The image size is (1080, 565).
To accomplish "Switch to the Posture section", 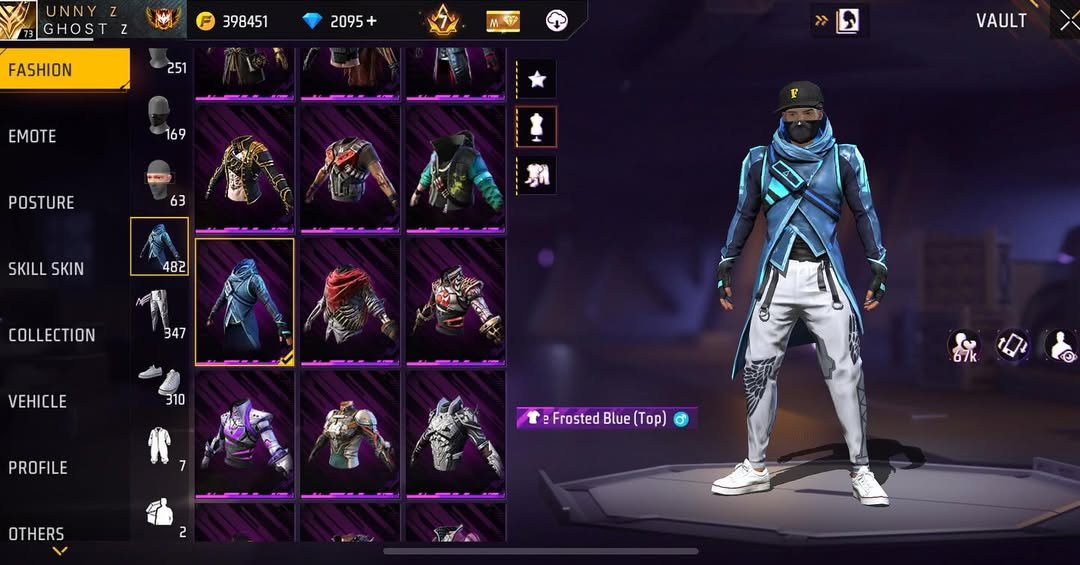I will coord(42,202).
